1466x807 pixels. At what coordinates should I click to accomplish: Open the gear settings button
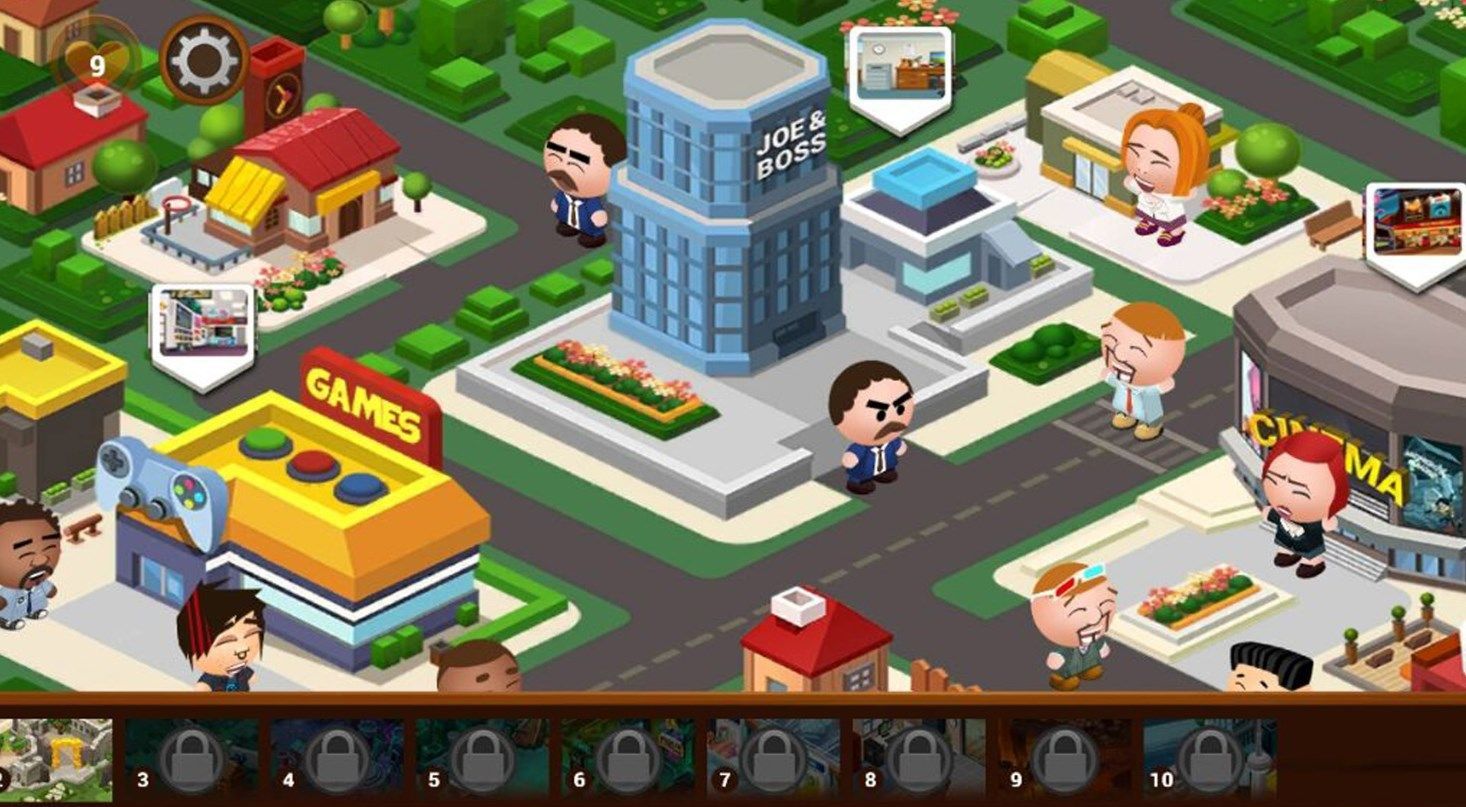204,61
